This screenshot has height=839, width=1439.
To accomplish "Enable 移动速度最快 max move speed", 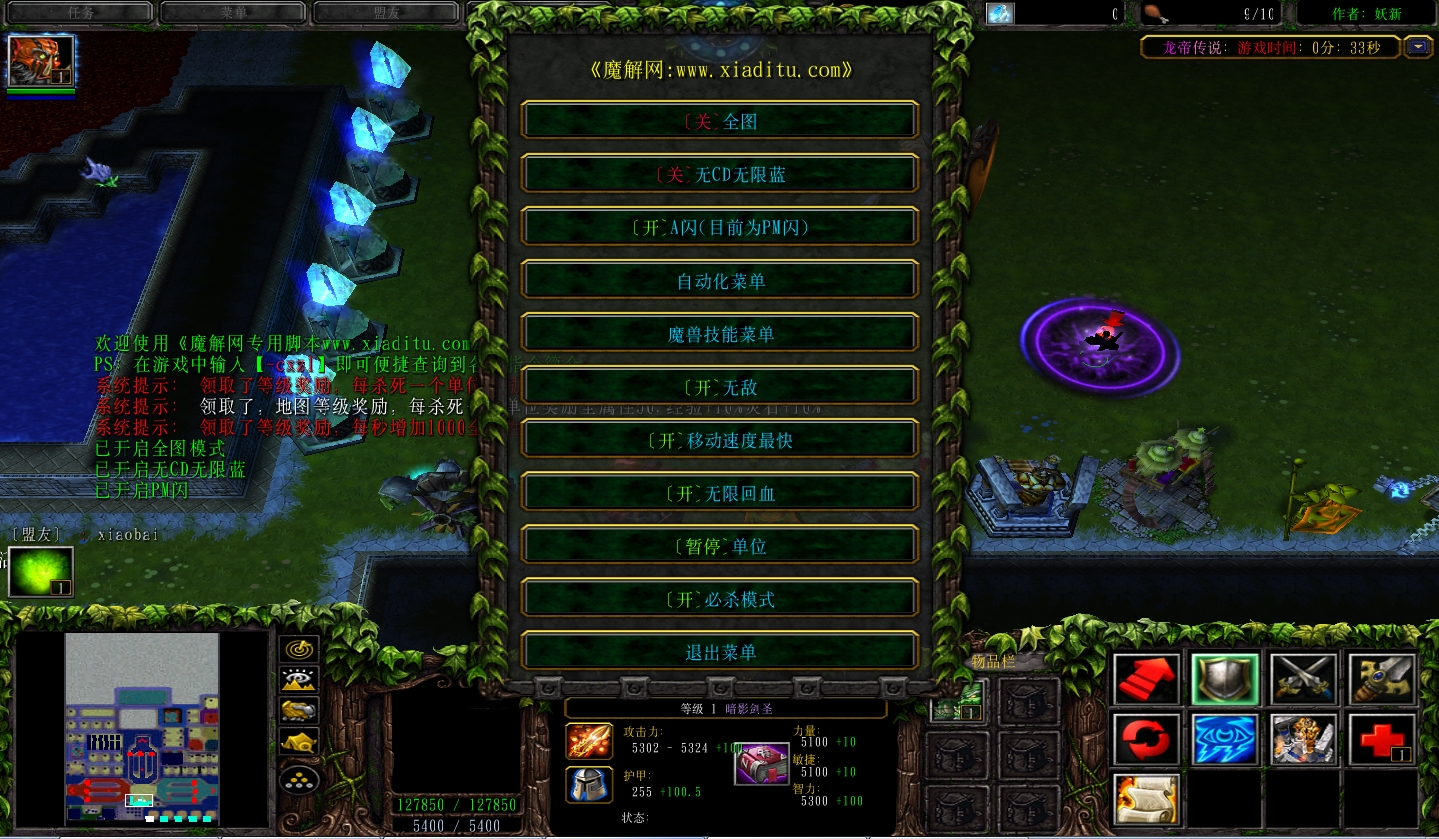I will pos(720,440).
